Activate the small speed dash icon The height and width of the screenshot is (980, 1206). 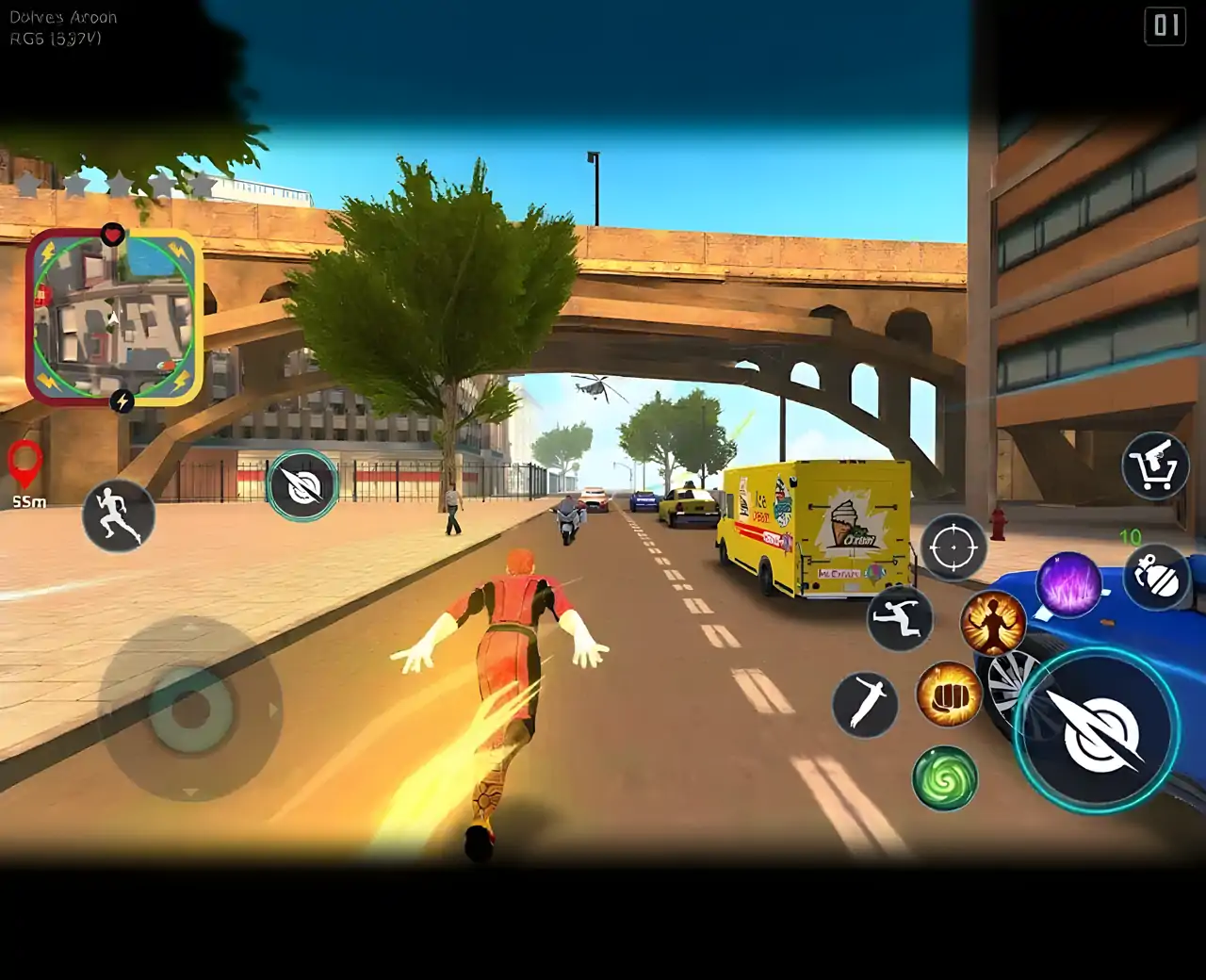(302, 485)
